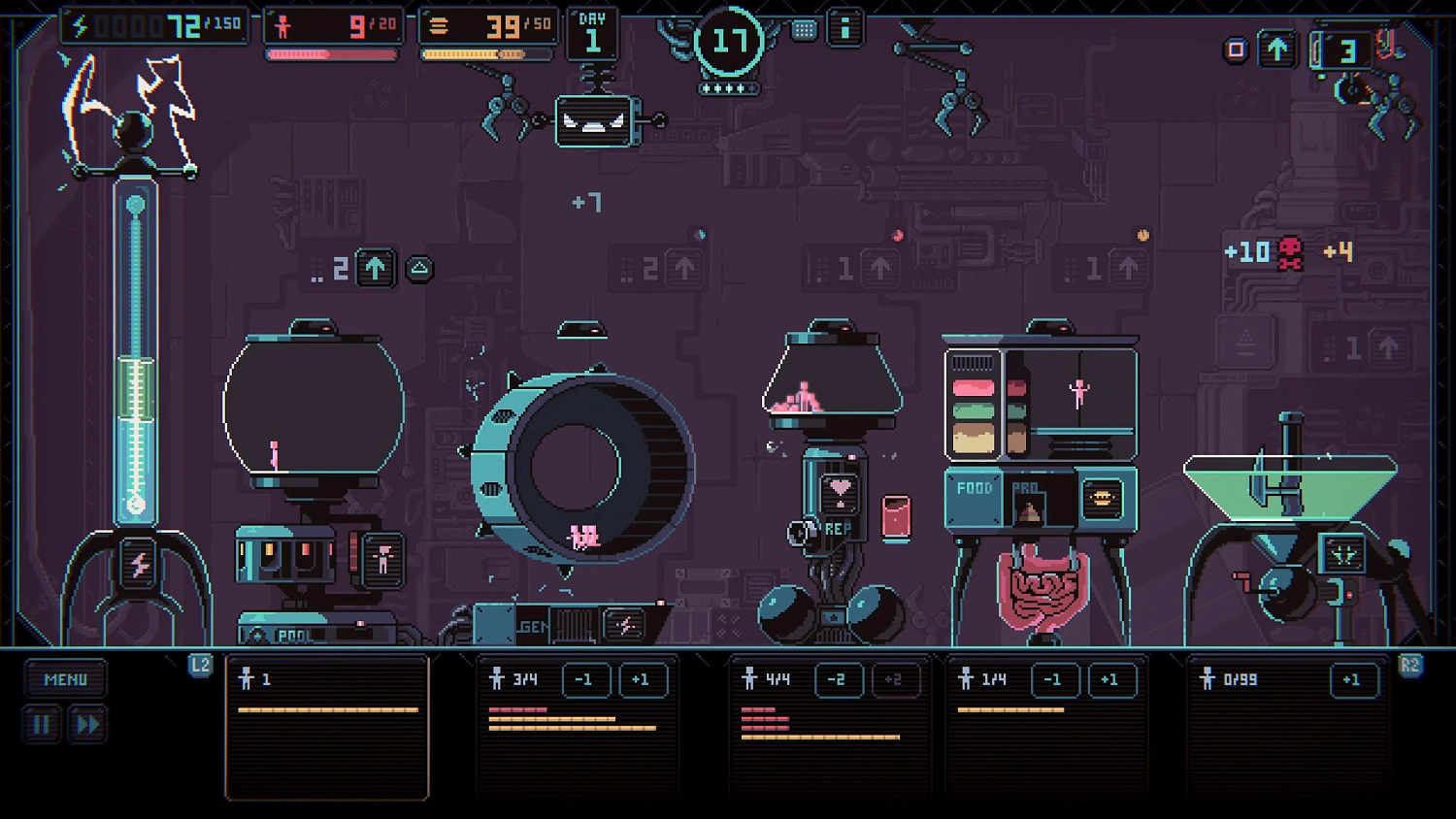
Task: Remove one worker from the generator
Action: pyautogui.click(x=585, y=680)
